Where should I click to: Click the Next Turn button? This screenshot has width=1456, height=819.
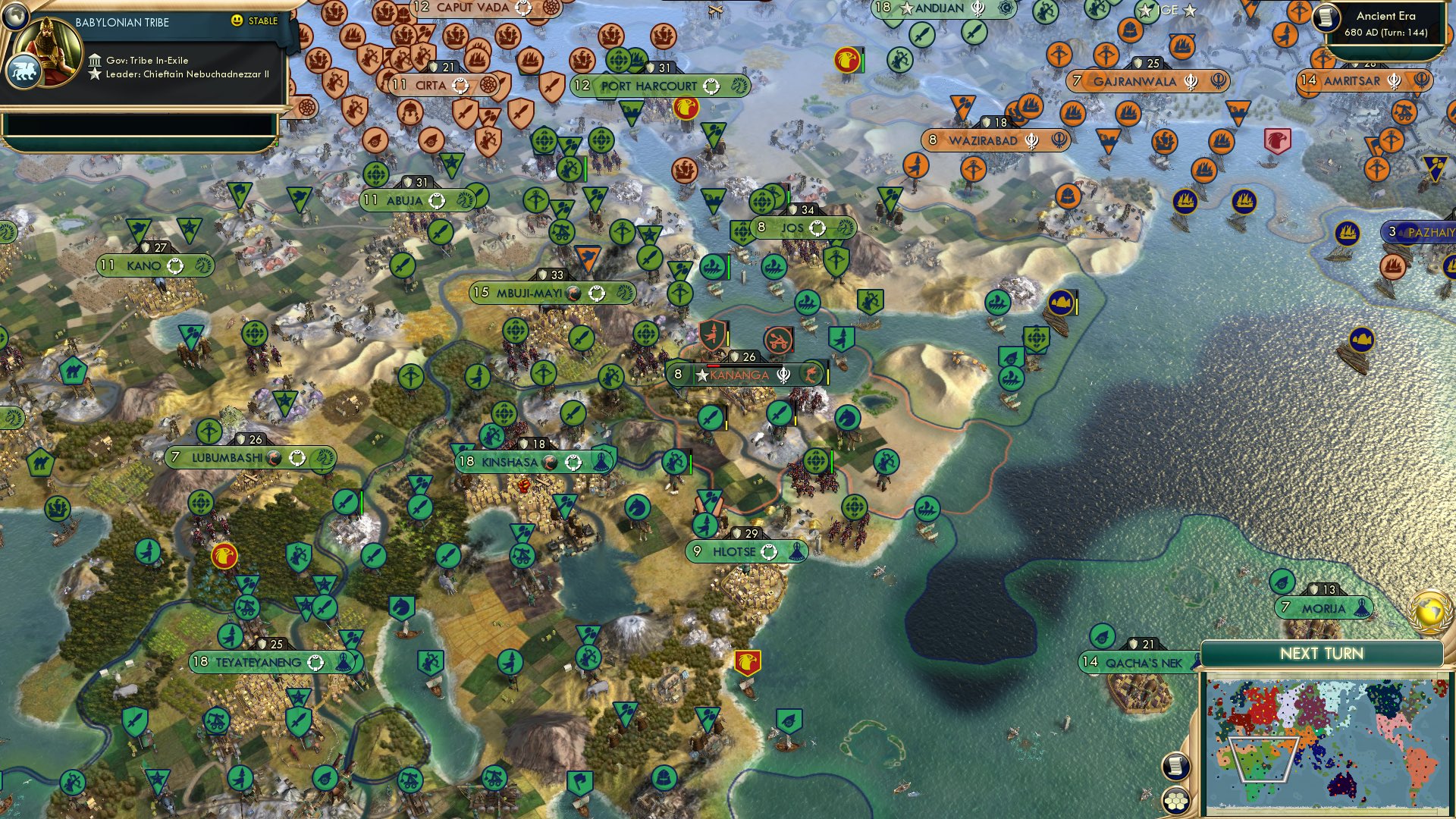[x=1321, y=654]
